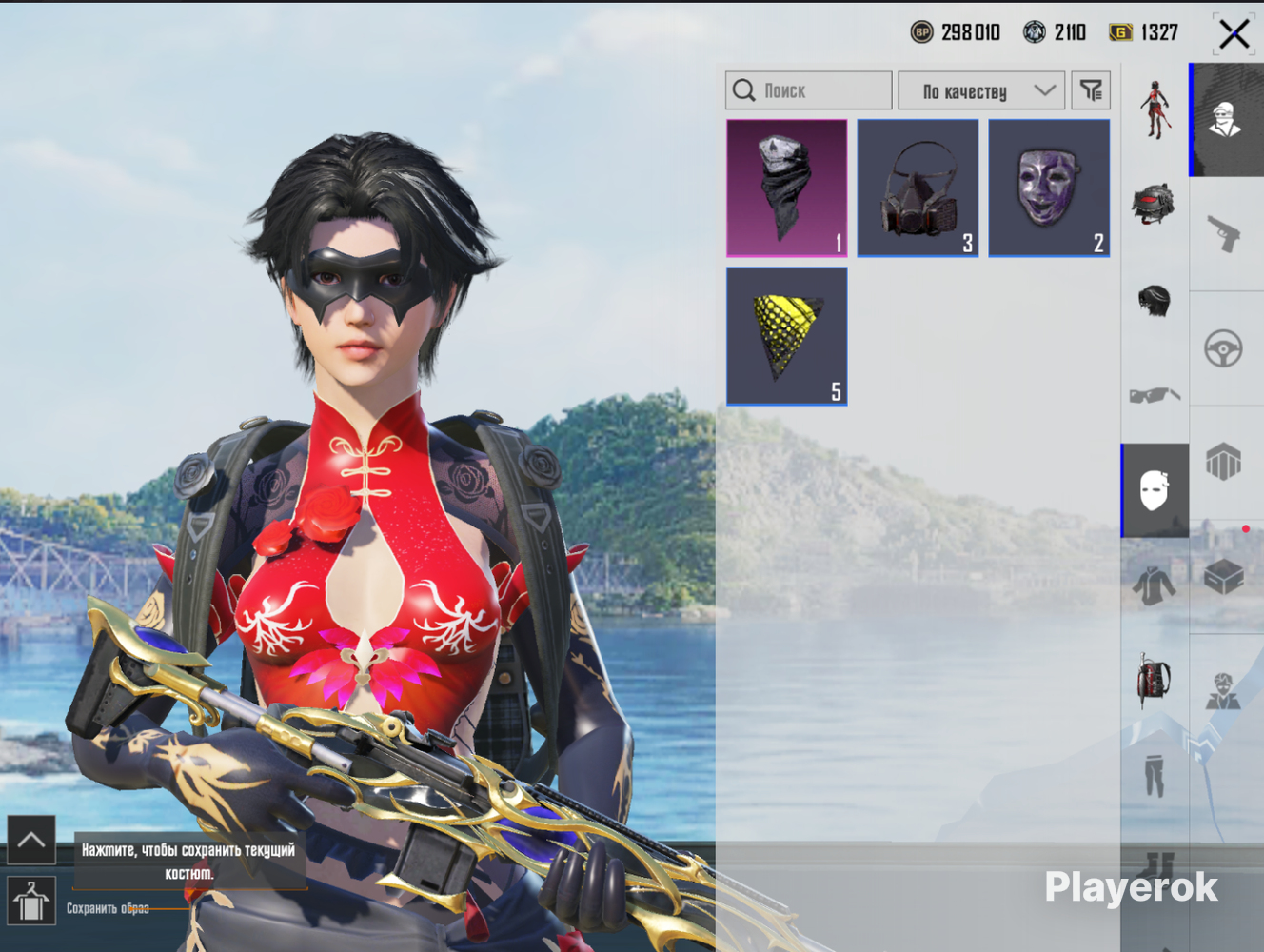
Task: Save the current look with the hanger button
Action: pyautogui.click(x=31, y=901)
